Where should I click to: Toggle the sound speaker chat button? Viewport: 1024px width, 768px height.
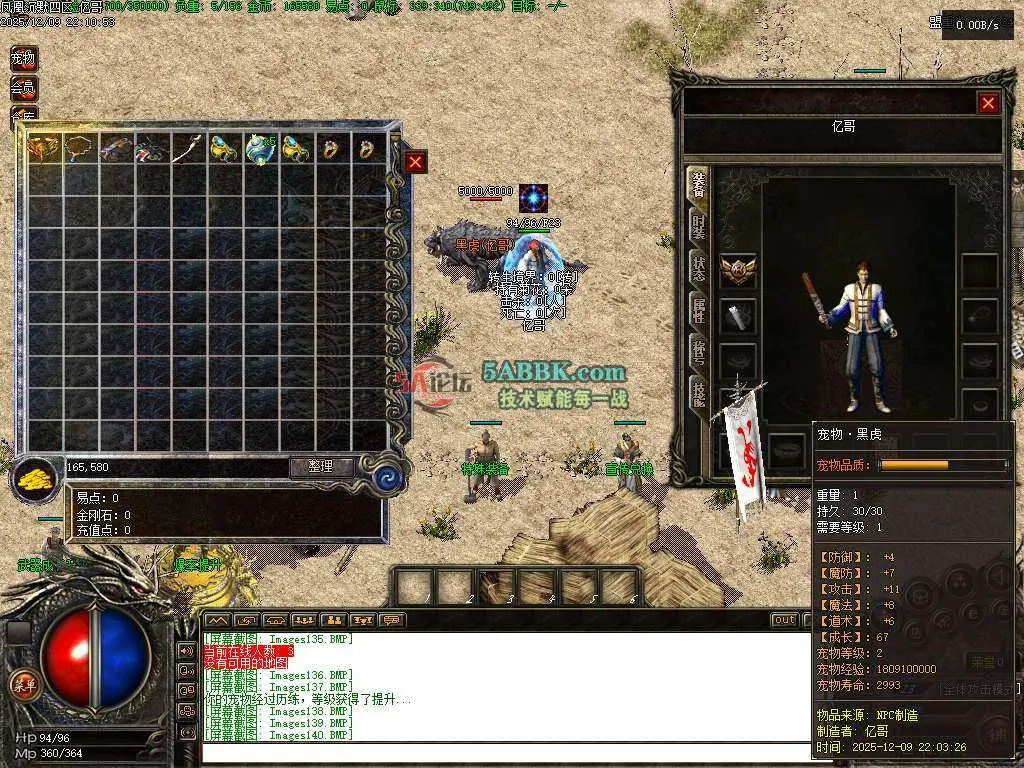(x=186, y=650)
